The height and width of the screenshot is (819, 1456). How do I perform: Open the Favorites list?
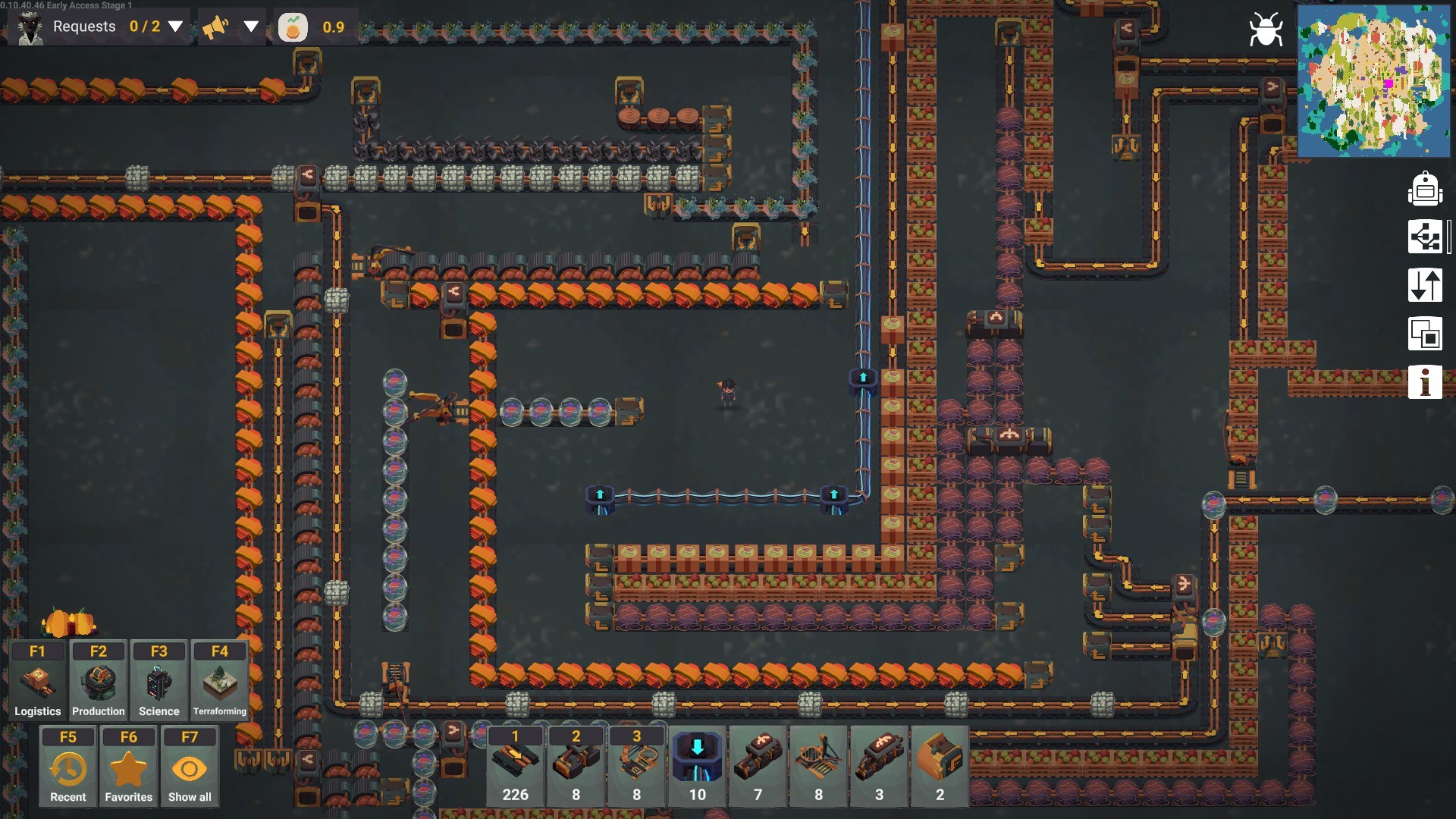point(129,767)
